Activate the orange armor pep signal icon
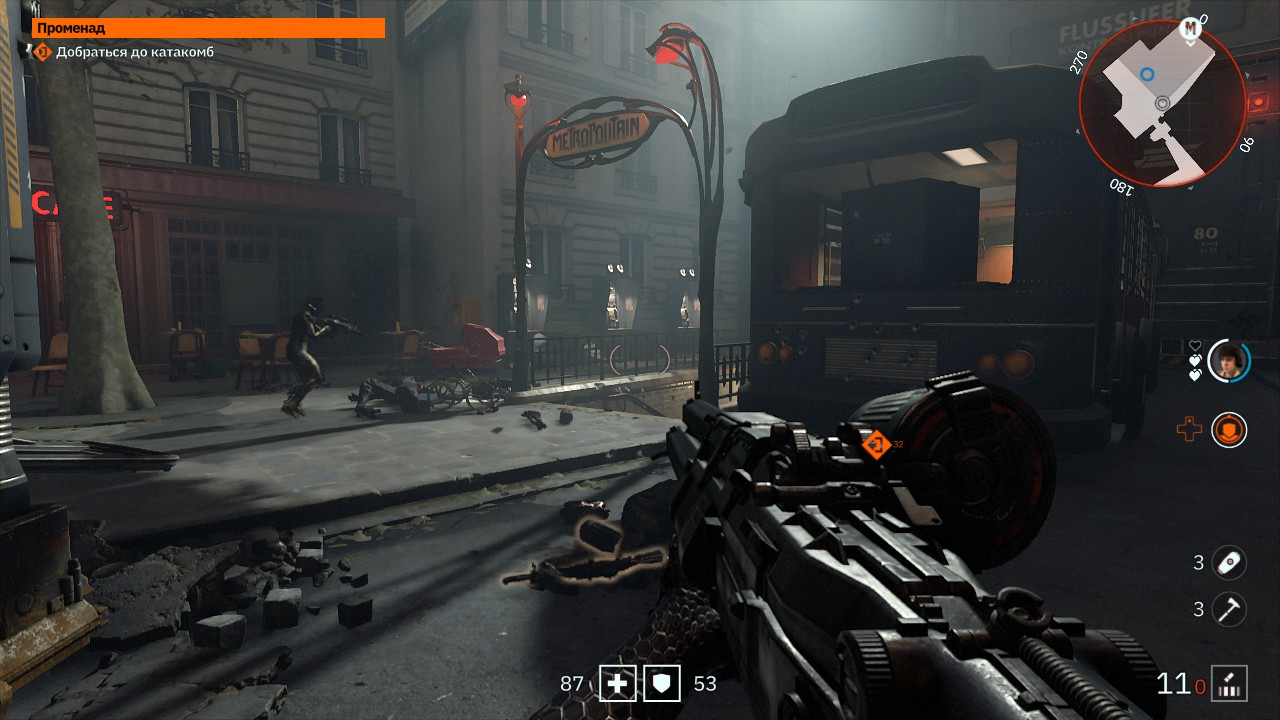This screenshot has width=1280, height=720. tap(1229, 430)
